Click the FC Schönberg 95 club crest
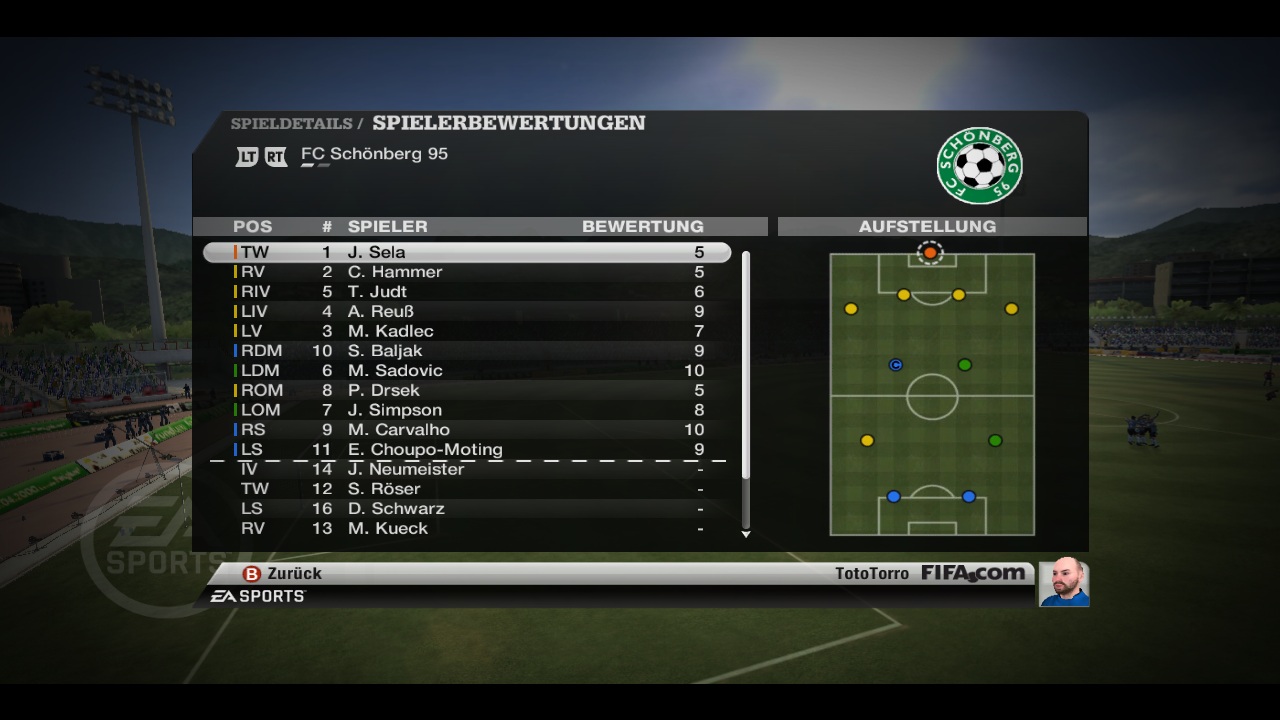This screenshot has width=1280, height=720. (979, 166)
